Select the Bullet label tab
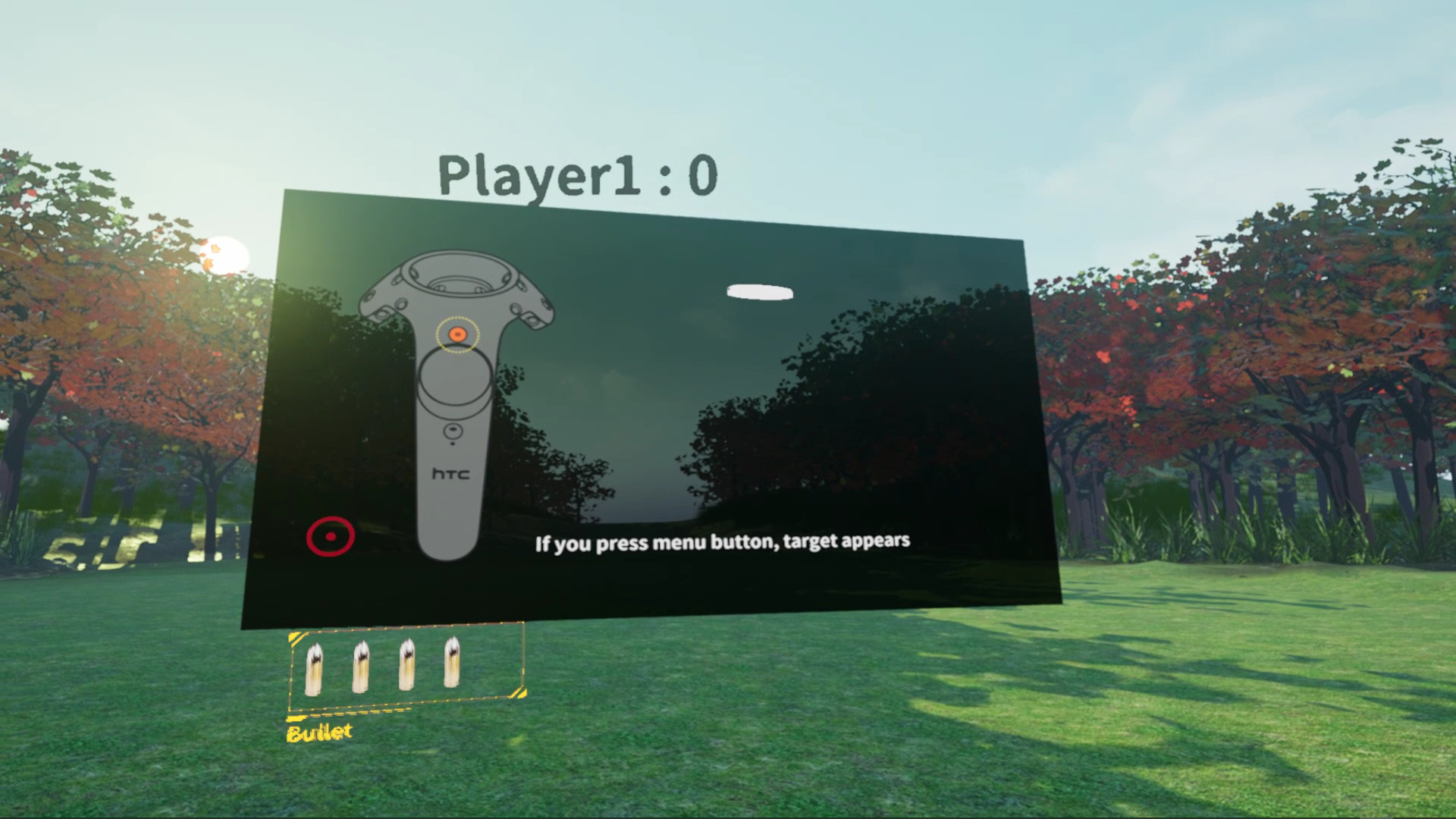Image resolution: width=1456 pixels, height=819 pixels. click(x=318, y=732)
